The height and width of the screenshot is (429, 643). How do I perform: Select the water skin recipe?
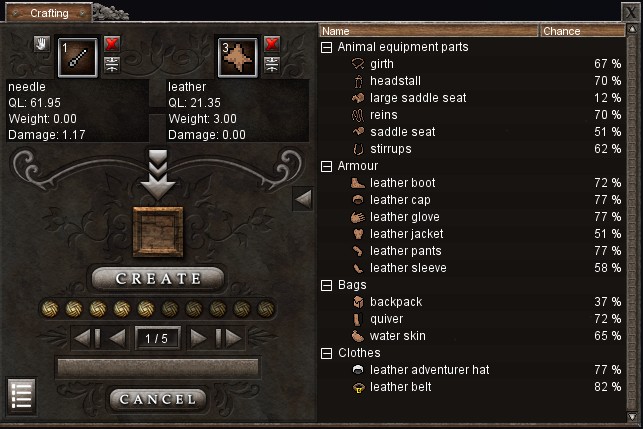coord(397,336)
